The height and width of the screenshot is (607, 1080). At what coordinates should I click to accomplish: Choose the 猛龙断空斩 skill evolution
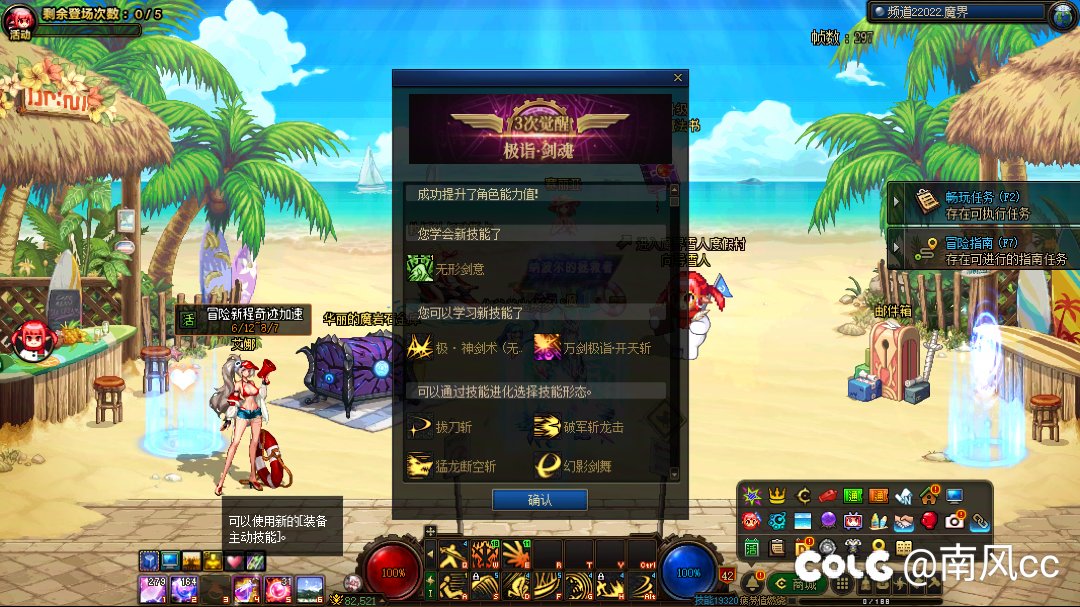[420, 466]
